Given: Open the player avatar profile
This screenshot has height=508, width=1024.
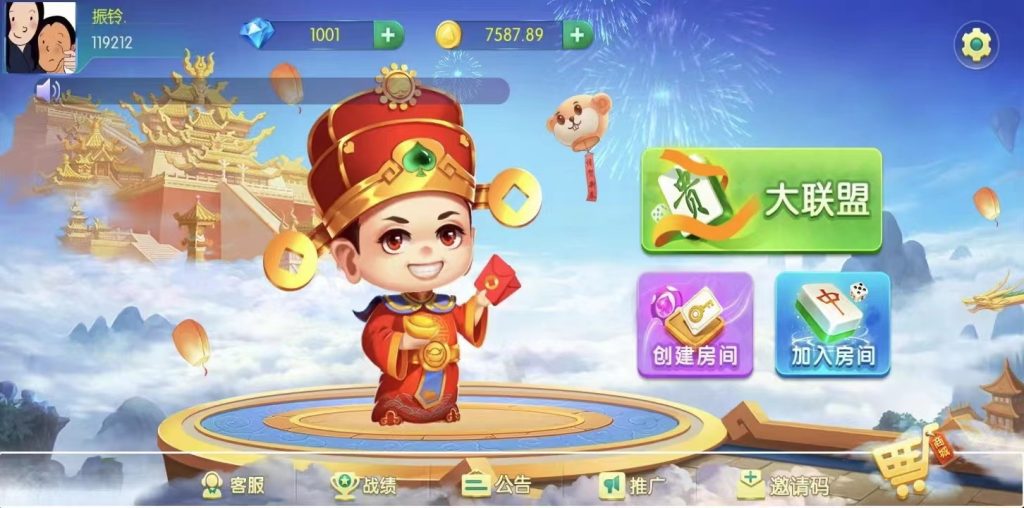Looking at the screenshot, I should (x=41, y=37).
